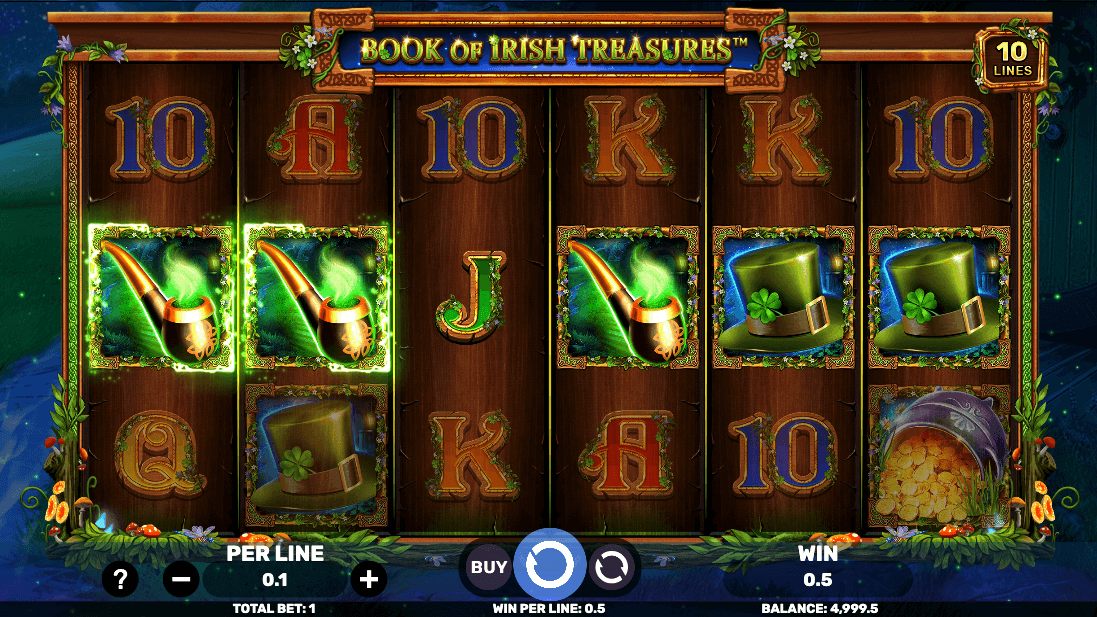This screenshot has width=1097, height=617.
Task: Spin the reels with the blue spin button
Action: 550,566
